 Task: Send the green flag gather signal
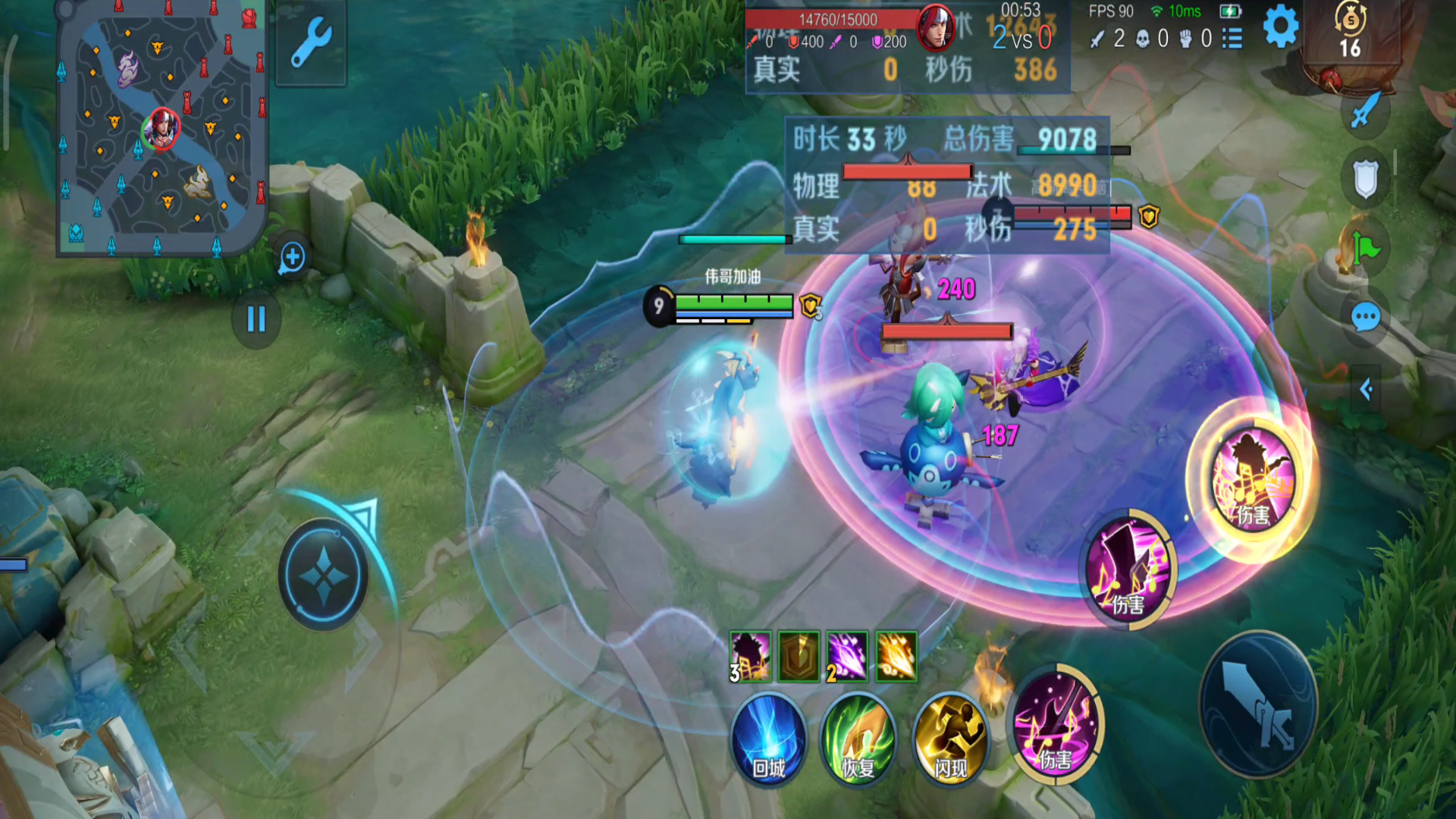(1367, 247)
